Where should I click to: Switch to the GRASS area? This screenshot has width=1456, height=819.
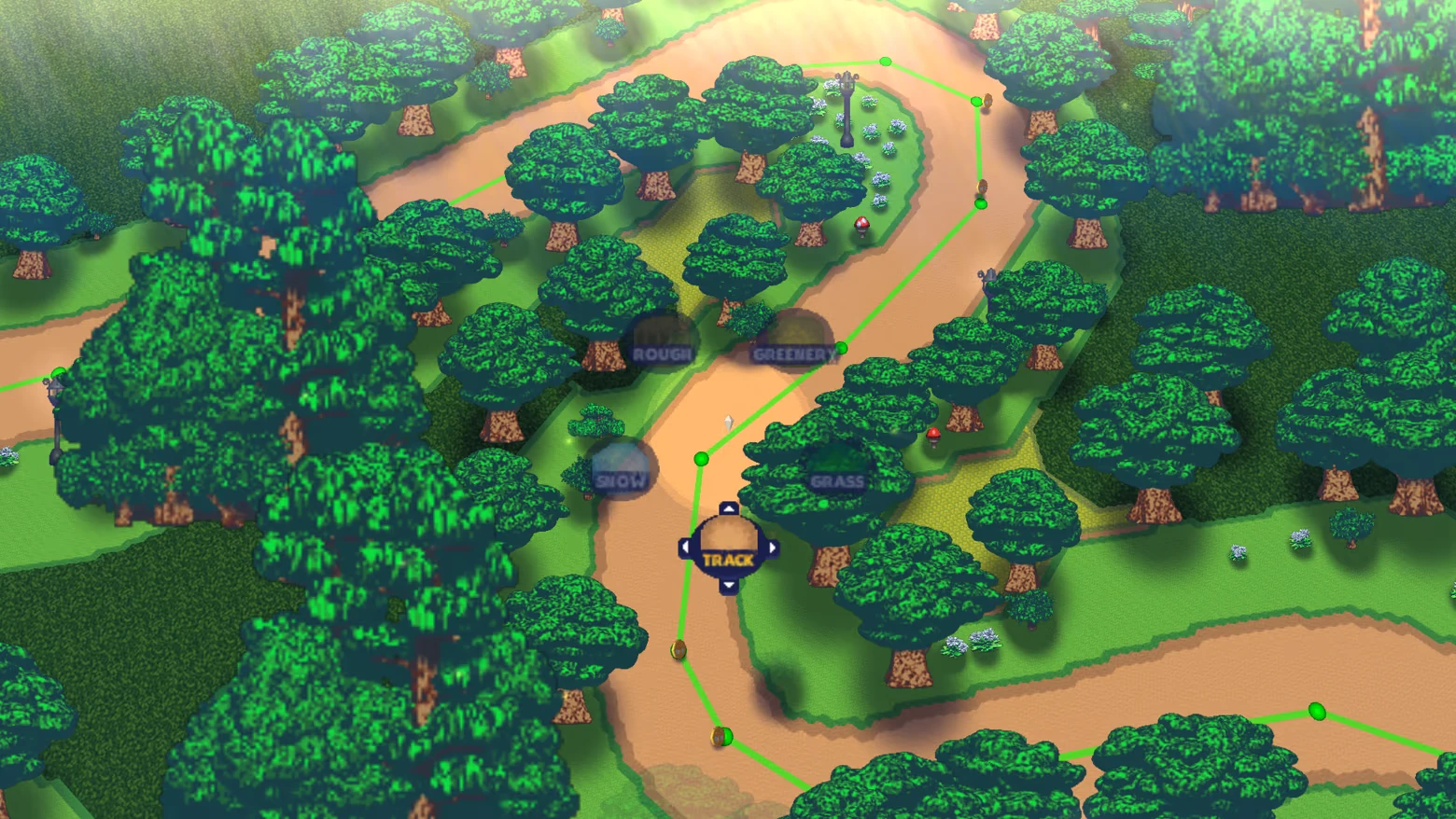(x=837, y=479)
